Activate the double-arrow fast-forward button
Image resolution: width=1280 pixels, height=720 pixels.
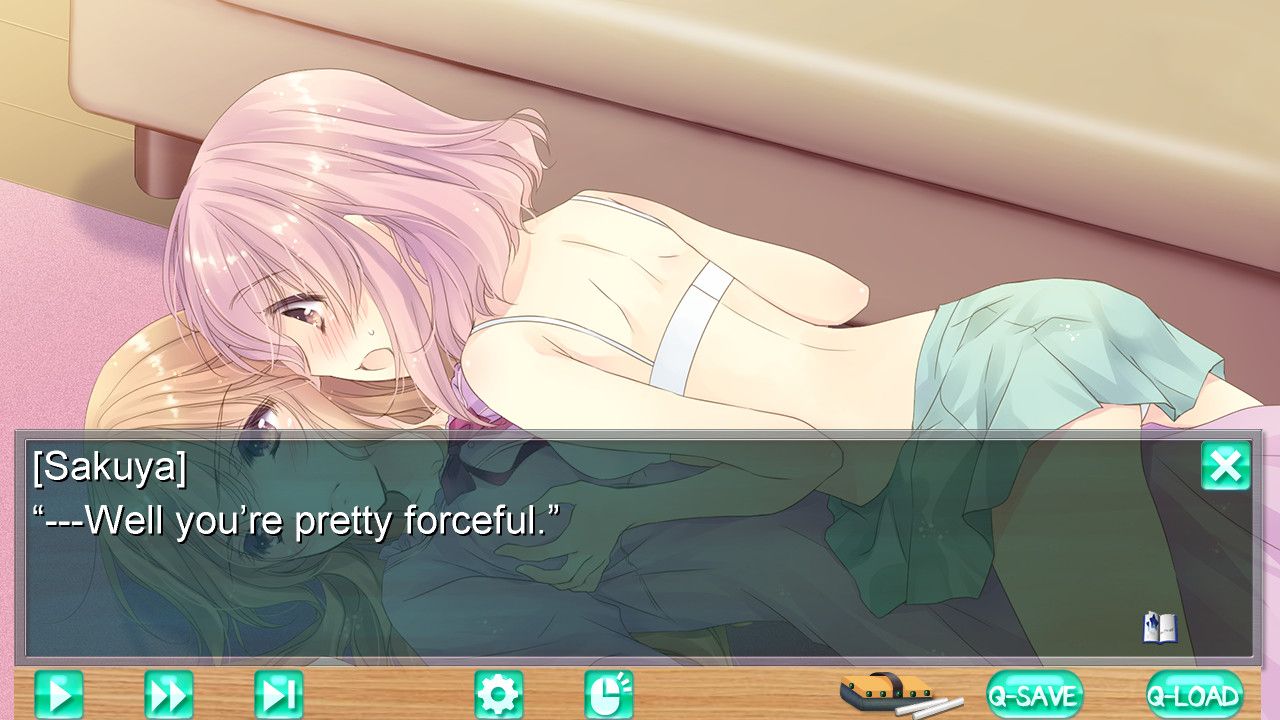coord(169,694)
